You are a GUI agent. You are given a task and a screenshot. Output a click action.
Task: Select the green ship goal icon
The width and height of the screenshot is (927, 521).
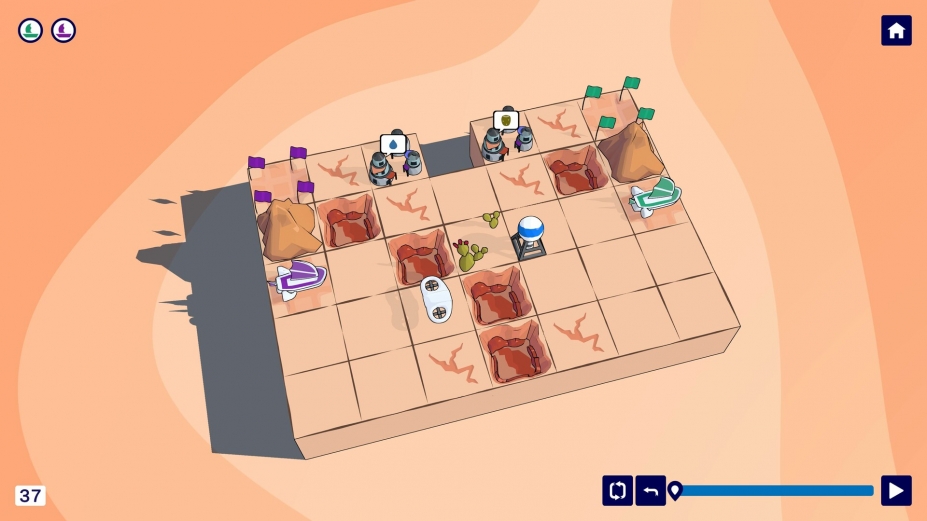pyautogui.click(x=31, y=30)
